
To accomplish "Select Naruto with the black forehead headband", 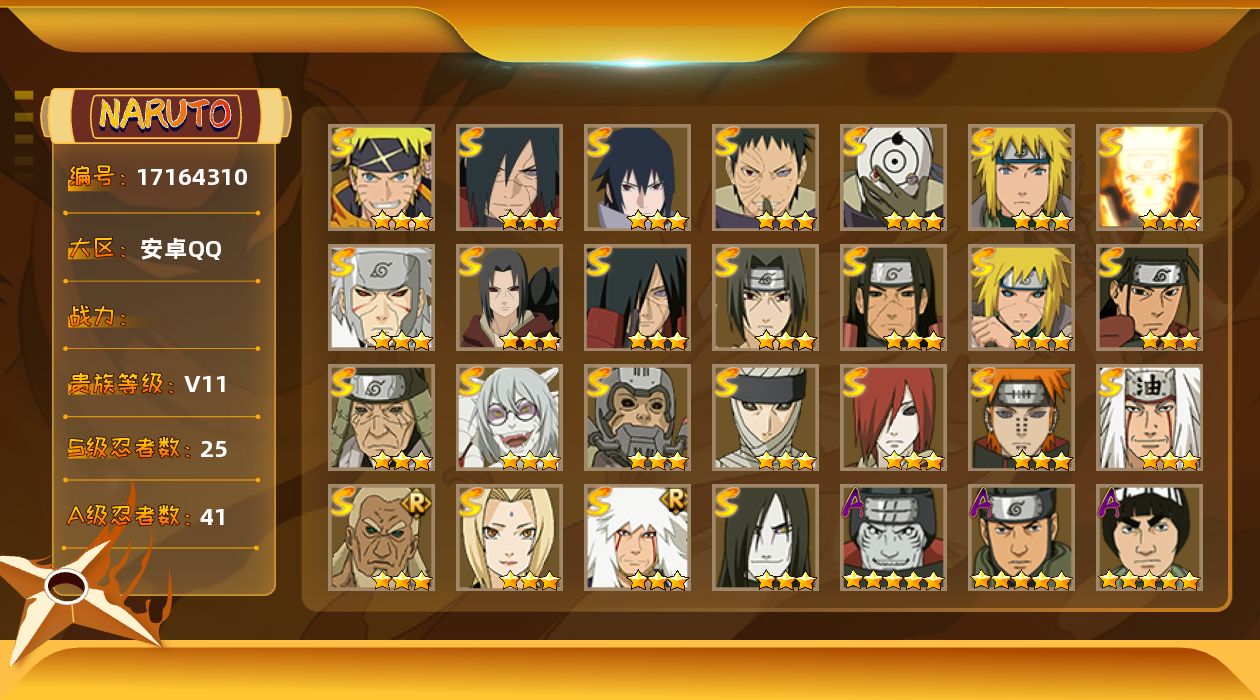I will (381, 177).
